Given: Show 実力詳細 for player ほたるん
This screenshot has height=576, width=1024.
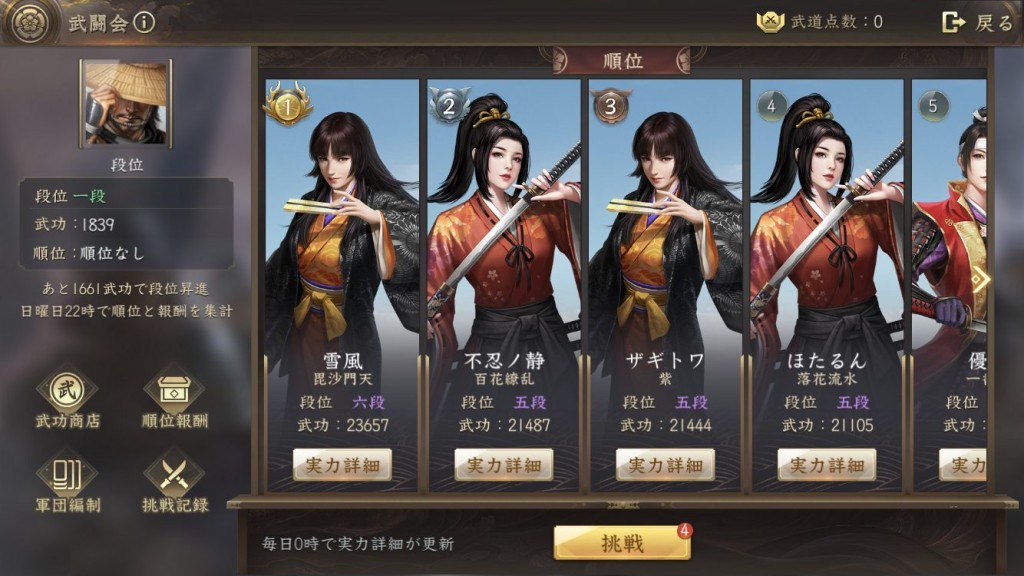Looking at the screenshot, I should click(827, 464).
